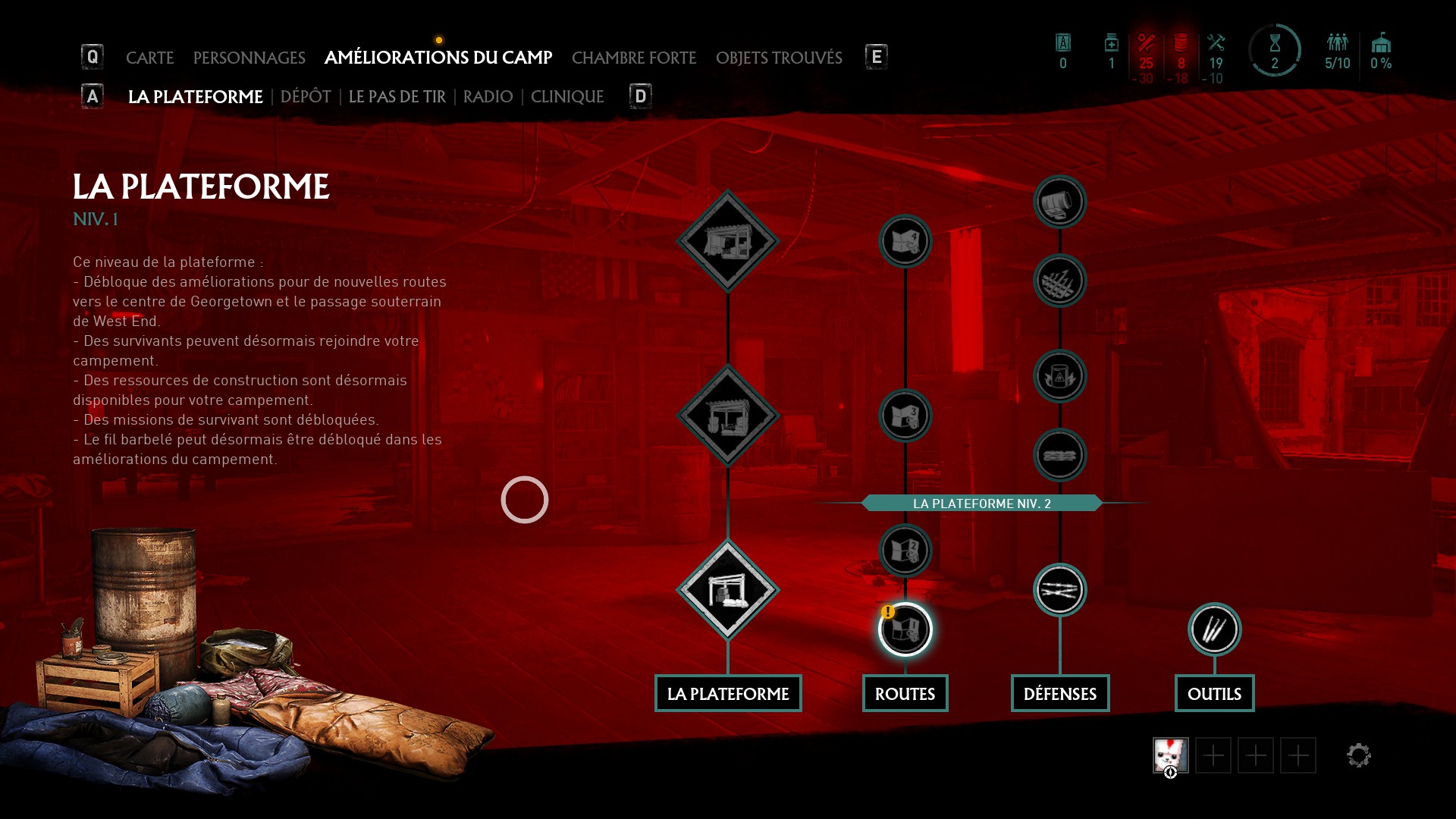Select the player avatar portrait slot

tap(1170, 755)
